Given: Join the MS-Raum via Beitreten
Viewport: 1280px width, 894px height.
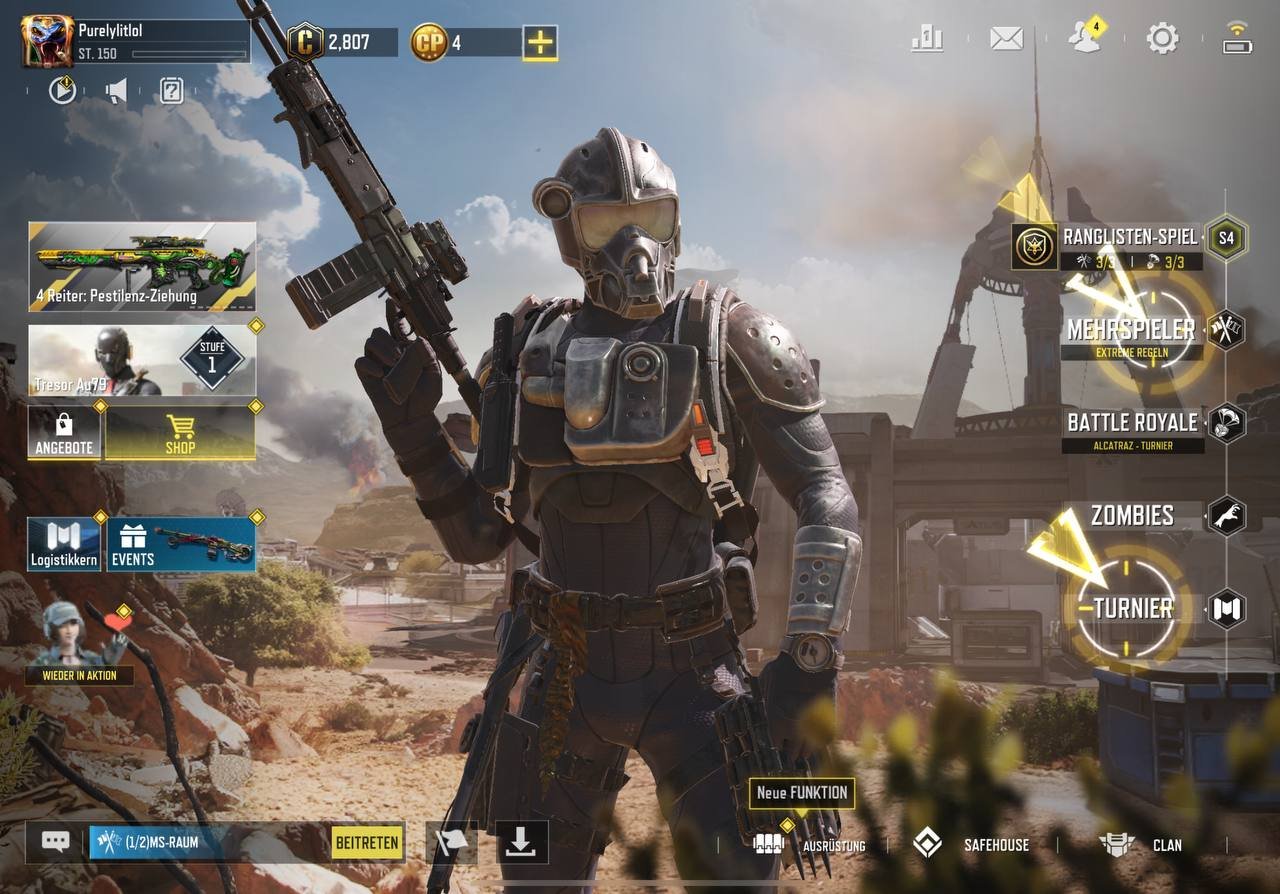Looking at the screenshot, I should pos(367,842).
